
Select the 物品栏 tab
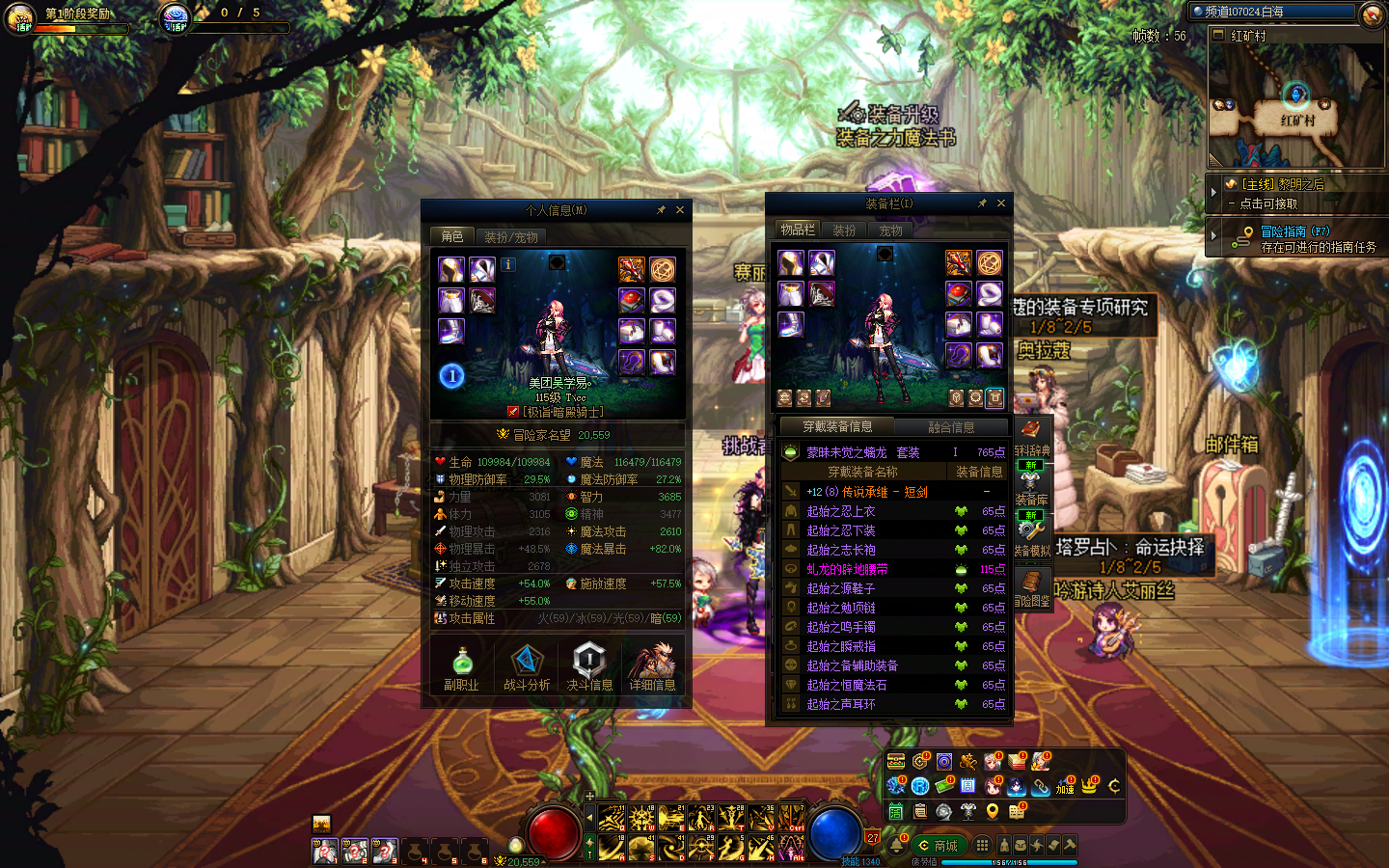(x=798, y=230)
